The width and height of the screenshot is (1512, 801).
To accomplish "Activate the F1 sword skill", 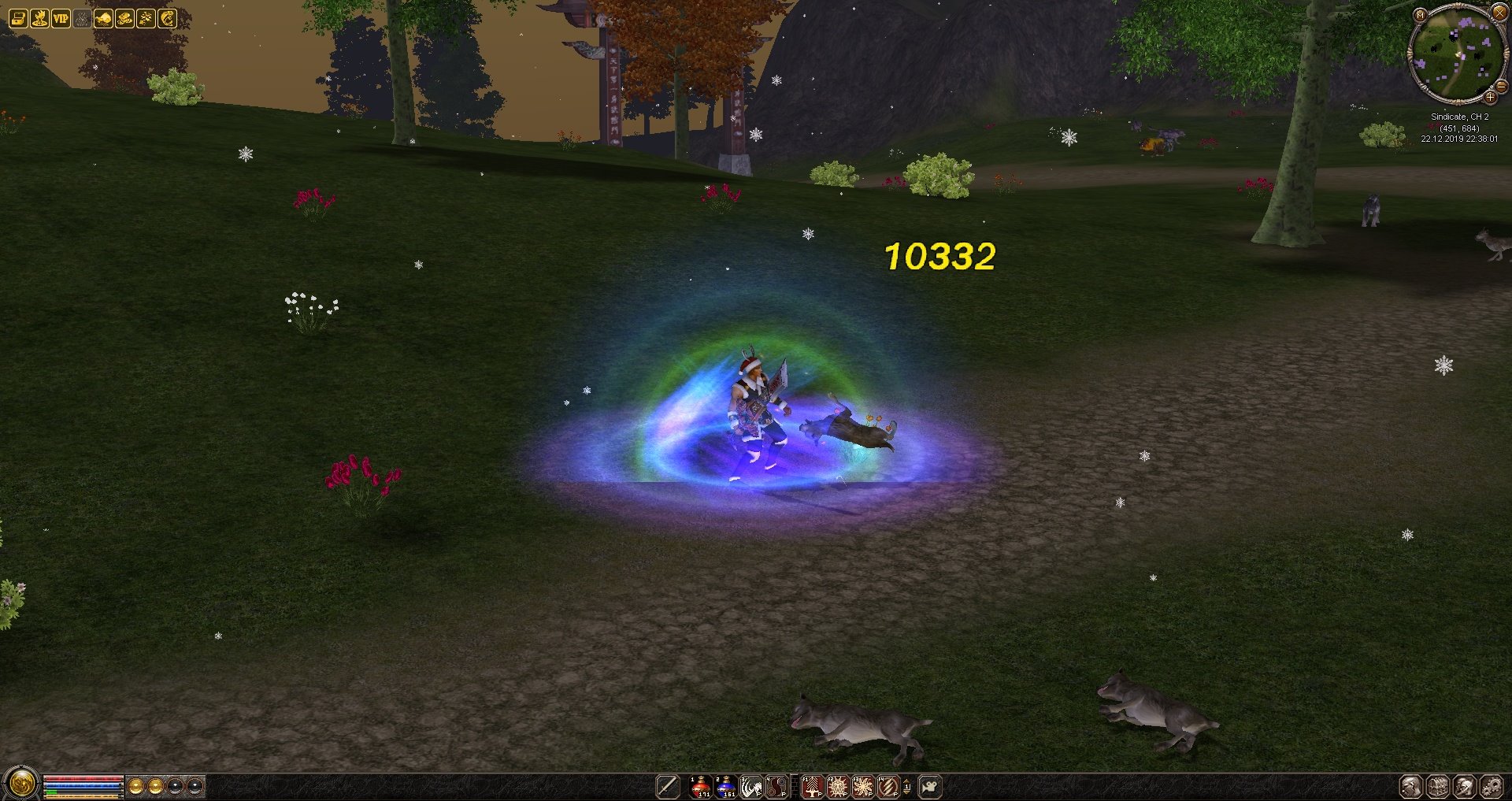I will pyautogui.click(x=812, y=786).
